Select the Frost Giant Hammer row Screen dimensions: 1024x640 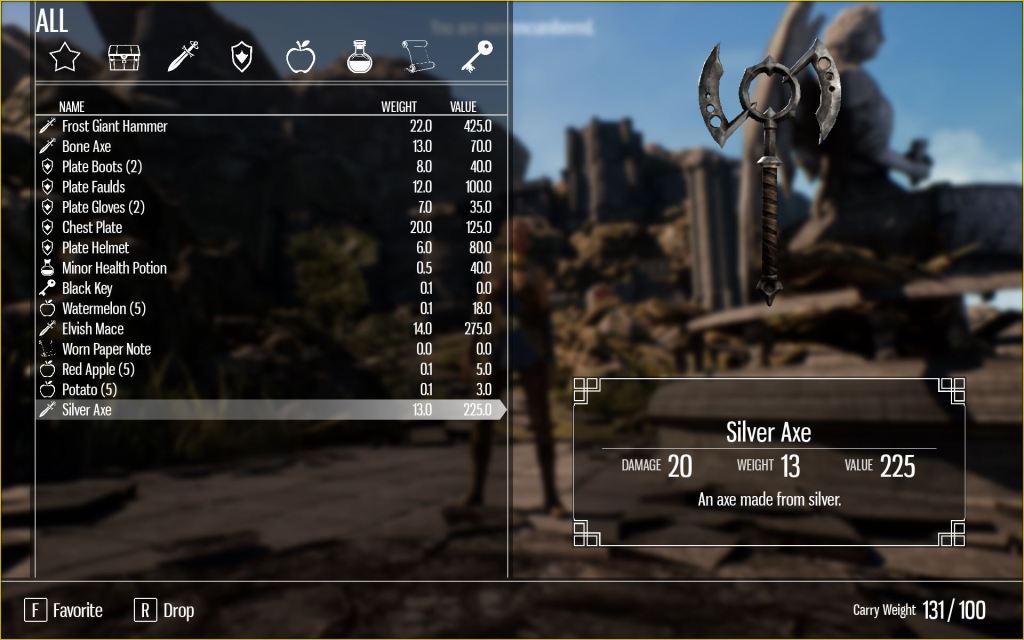pos(115,126)
